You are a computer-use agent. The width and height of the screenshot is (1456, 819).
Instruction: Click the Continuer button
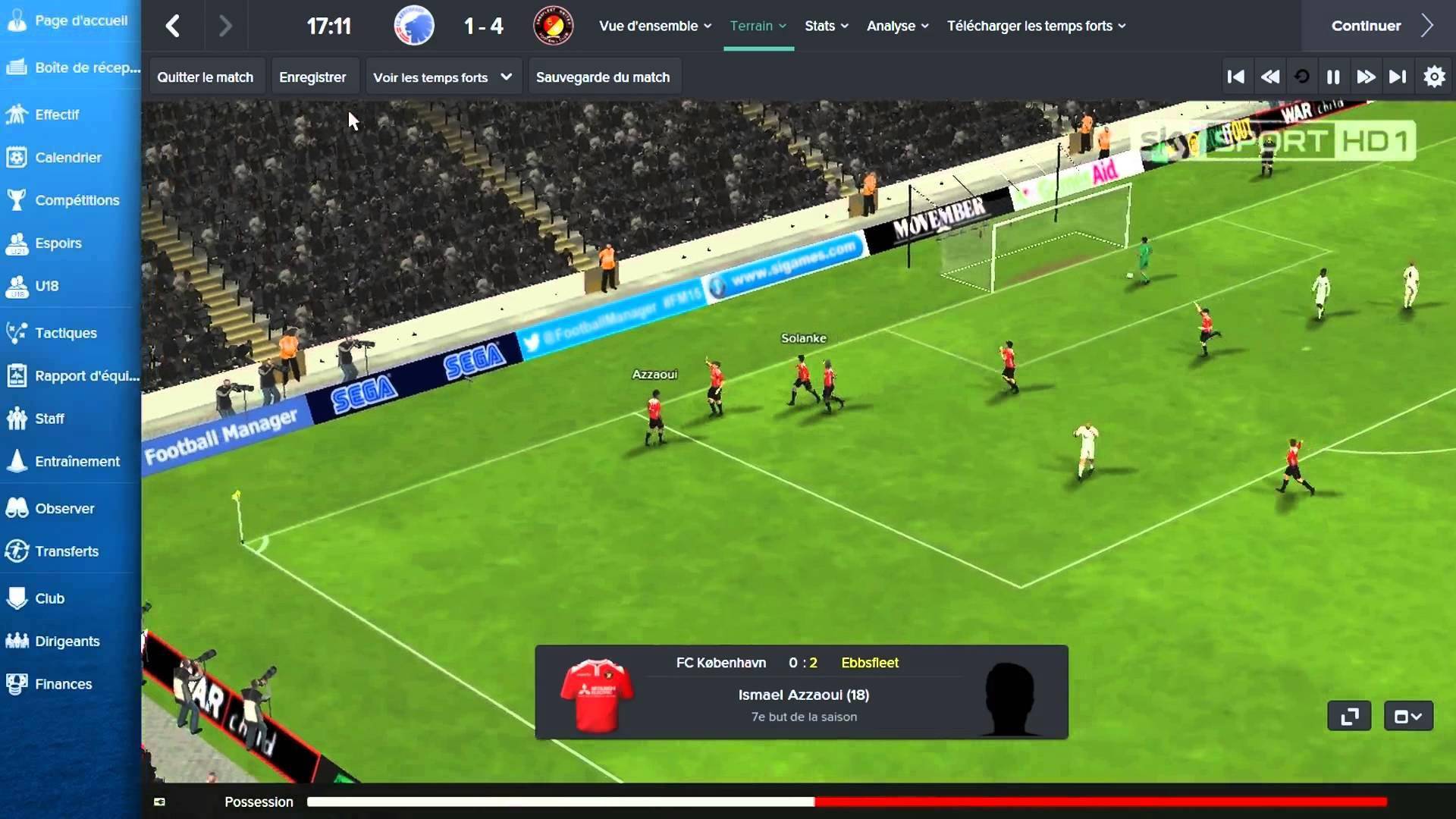click(x=1380, y=26)
